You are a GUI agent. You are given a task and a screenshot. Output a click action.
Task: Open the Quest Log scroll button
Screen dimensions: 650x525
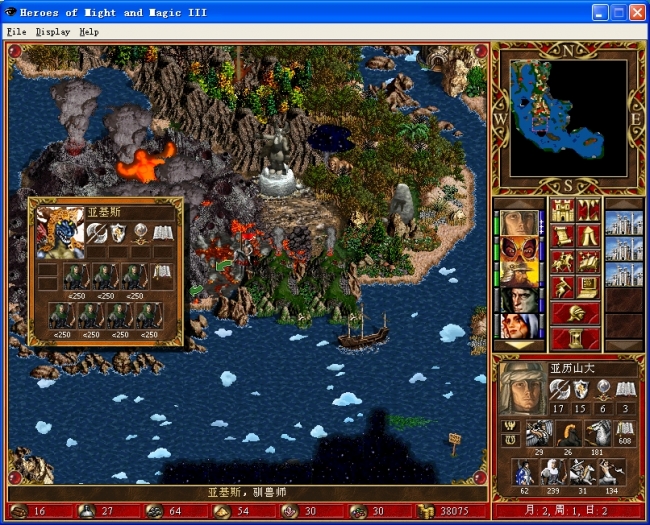click(x=562, y=236)
